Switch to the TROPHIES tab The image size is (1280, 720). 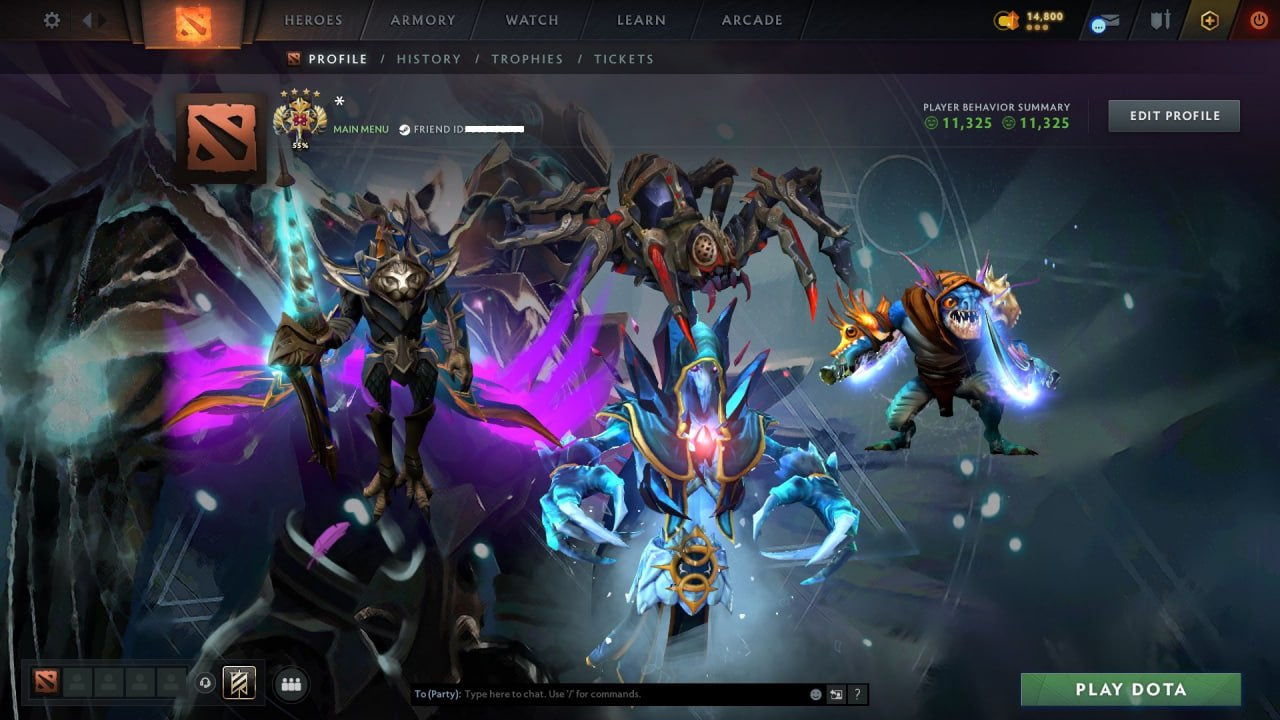pyautogui.click(x=528, y=59)
